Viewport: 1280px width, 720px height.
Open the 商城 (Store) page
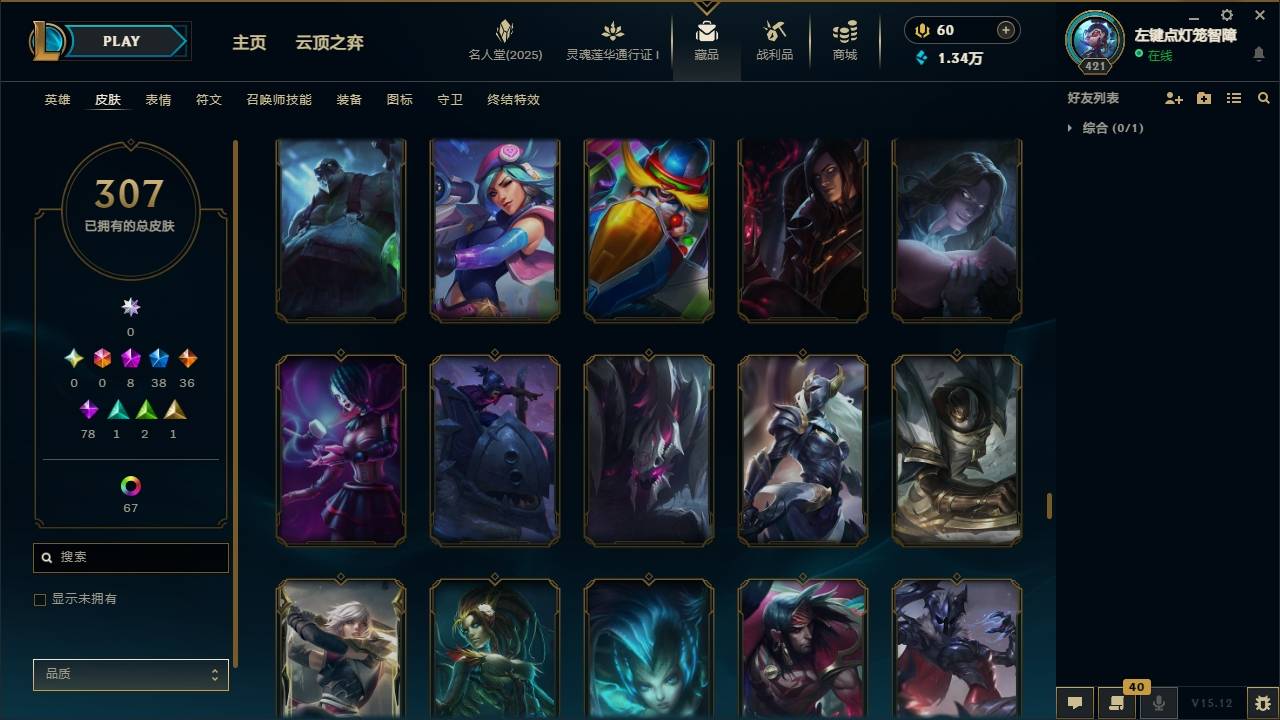tap(843, 40)
